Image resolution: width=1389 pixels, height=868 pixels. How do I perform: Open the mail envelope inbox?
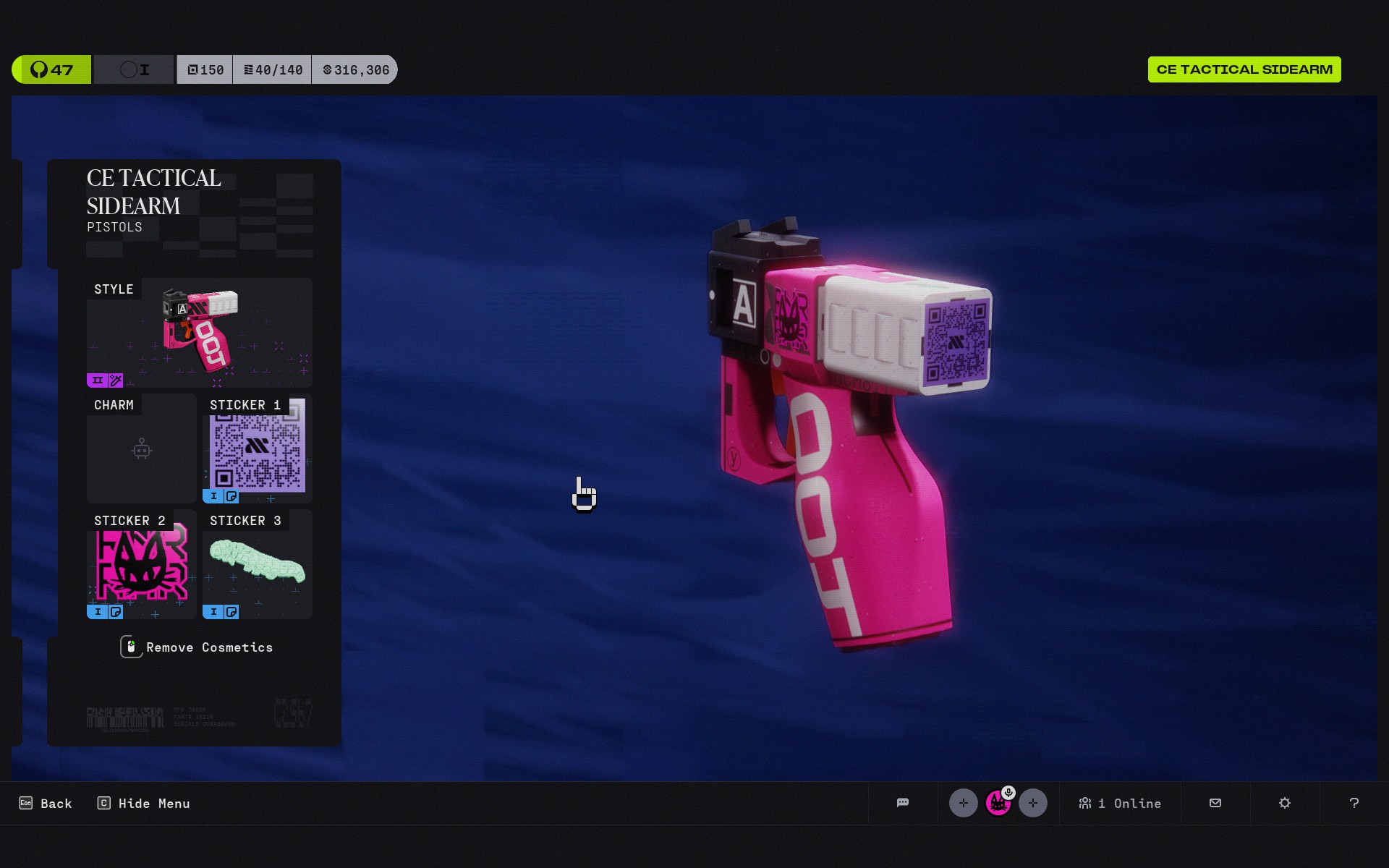click(x=1215, y=803)
